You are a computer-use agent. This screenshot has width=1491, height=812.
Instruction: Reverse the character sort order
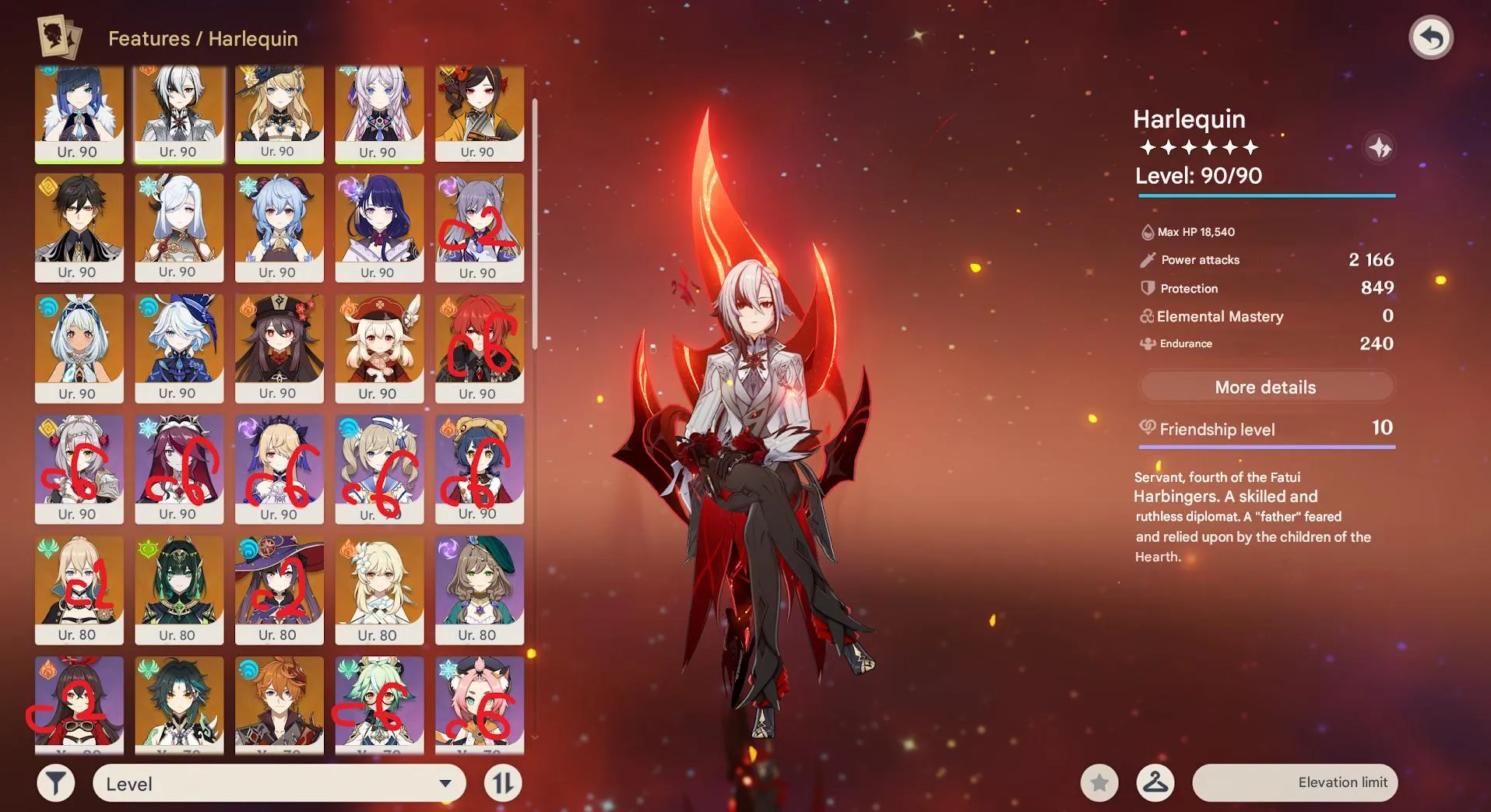point(502,782)
